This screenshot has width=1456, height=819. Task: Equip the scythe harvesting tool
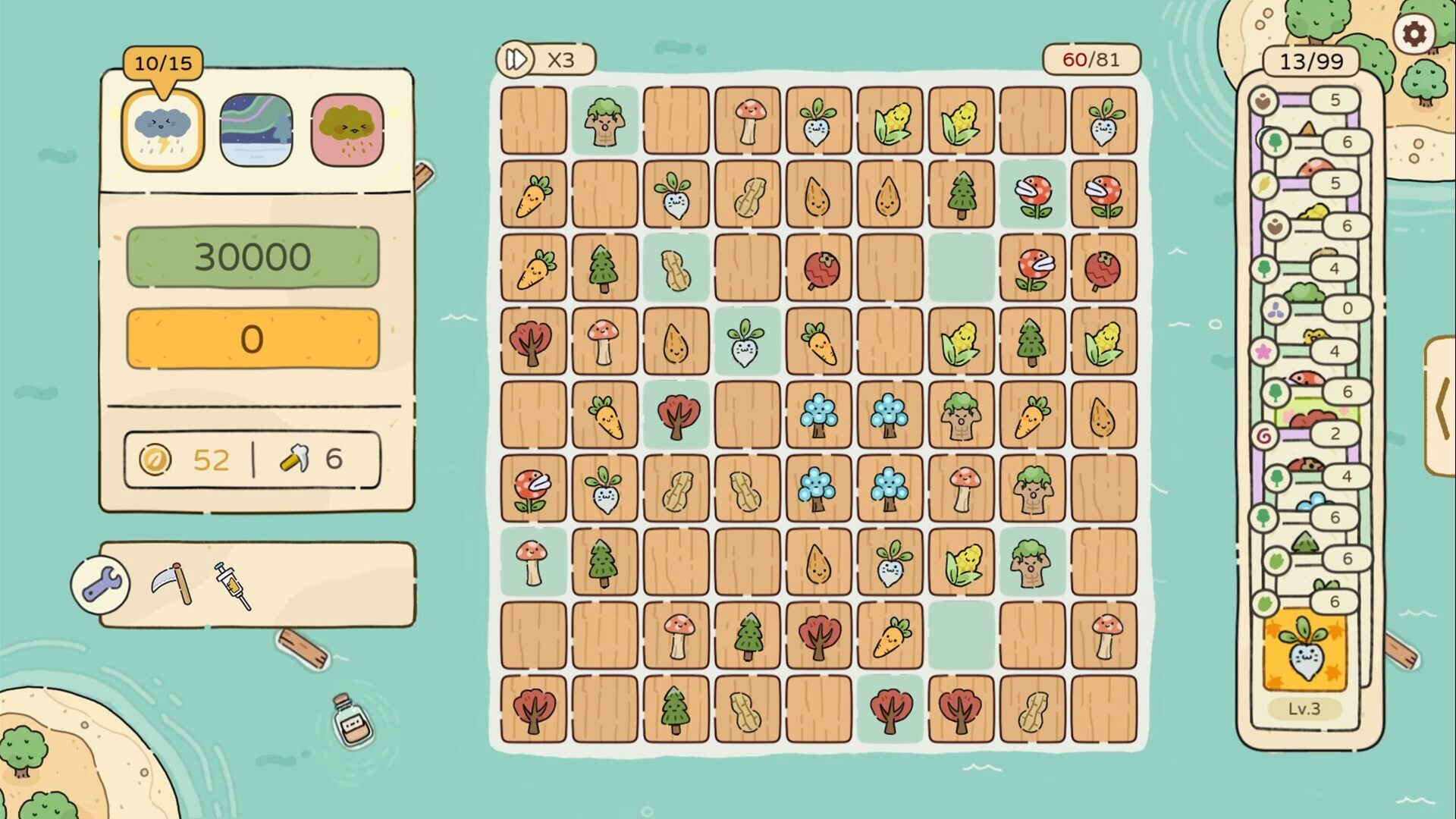tap(171, 583)
